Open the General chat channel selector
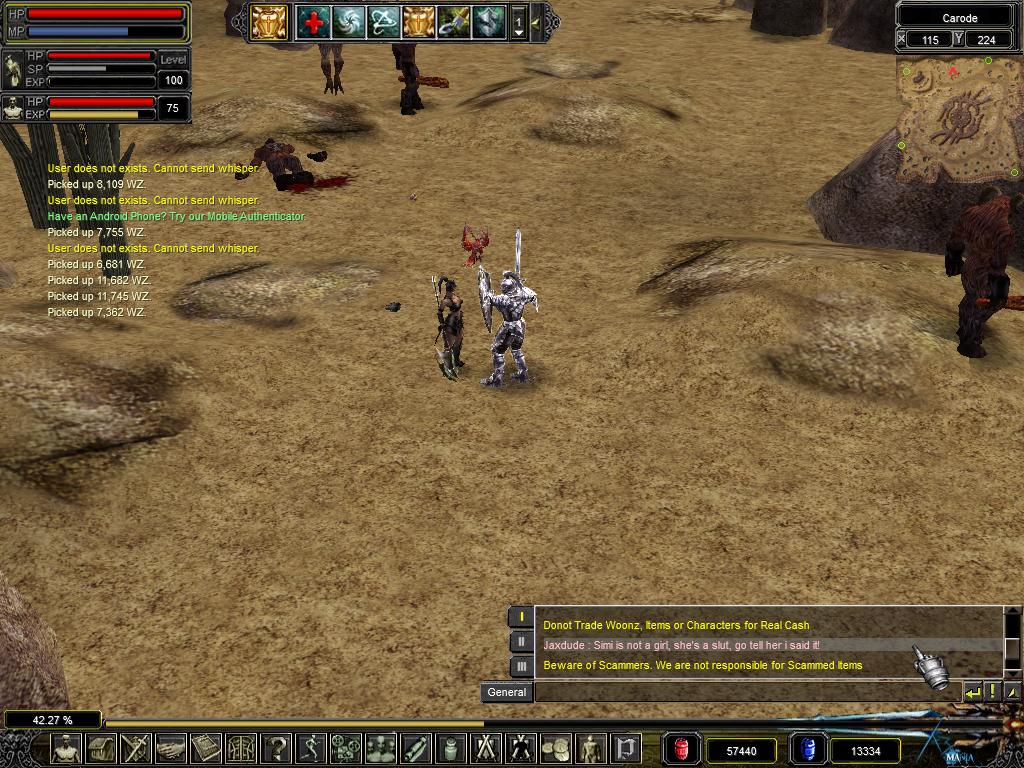Image resolution: width=1024 pixels, height=768 pixels. [x=506, y=692]
